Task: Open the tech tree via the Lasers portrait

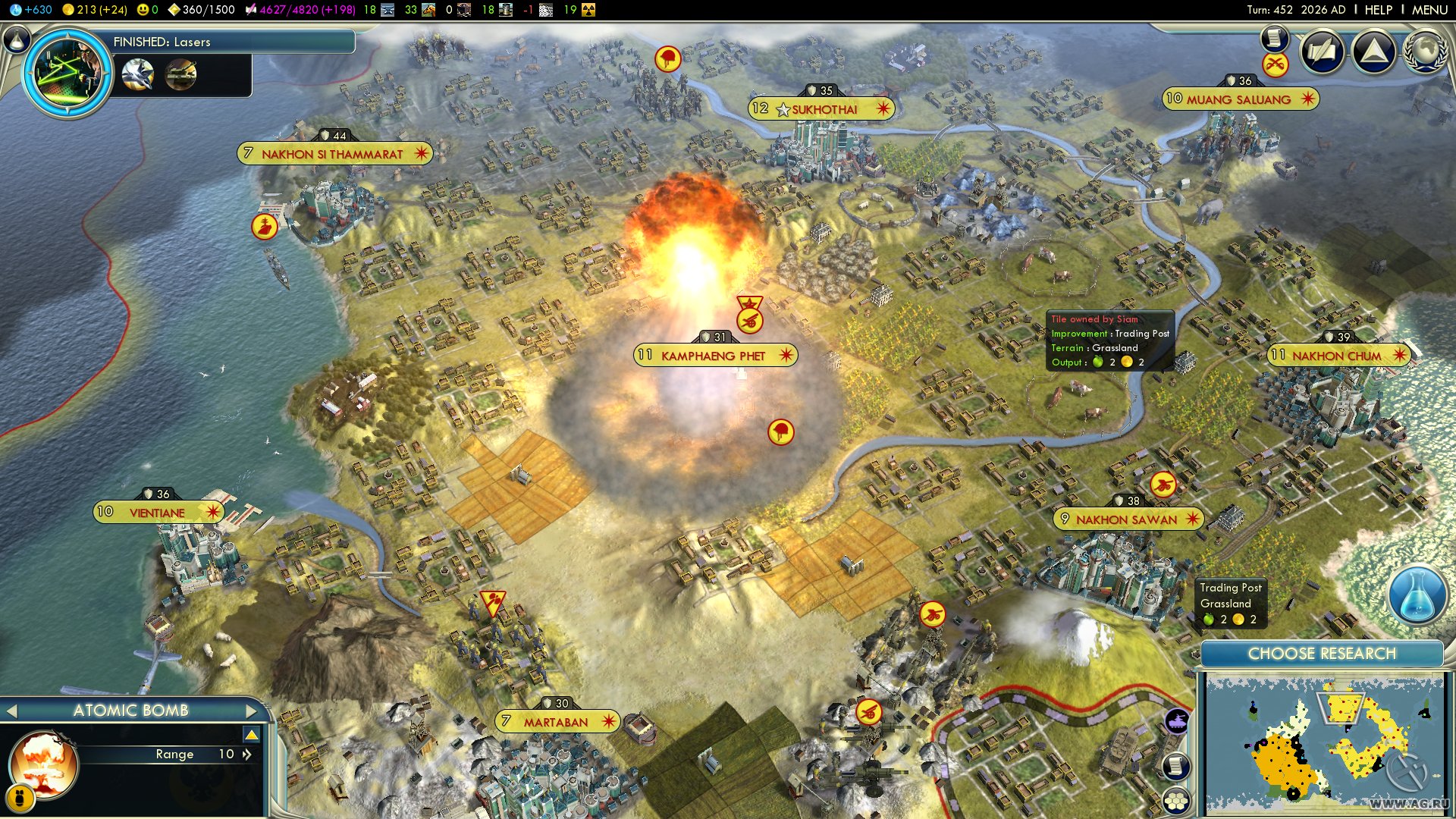Action: pyautogui.click(x=68, y=74)
